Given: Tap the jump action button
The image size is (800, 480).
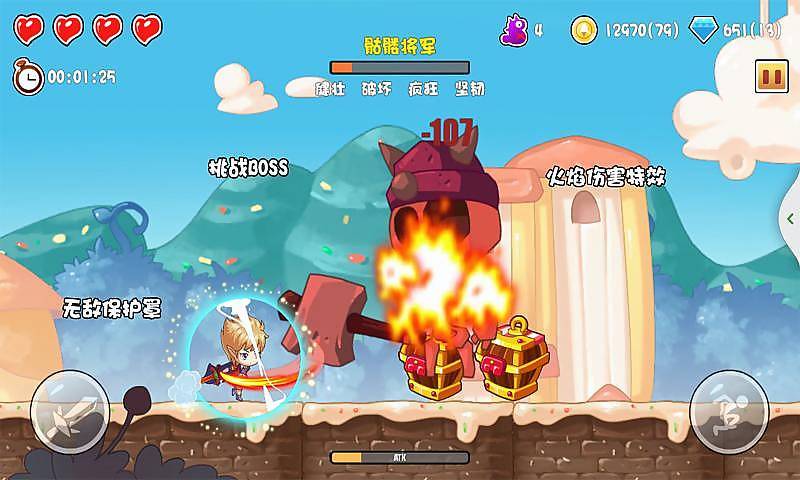Looking at the screenshot, I should [x=729, y=411].
